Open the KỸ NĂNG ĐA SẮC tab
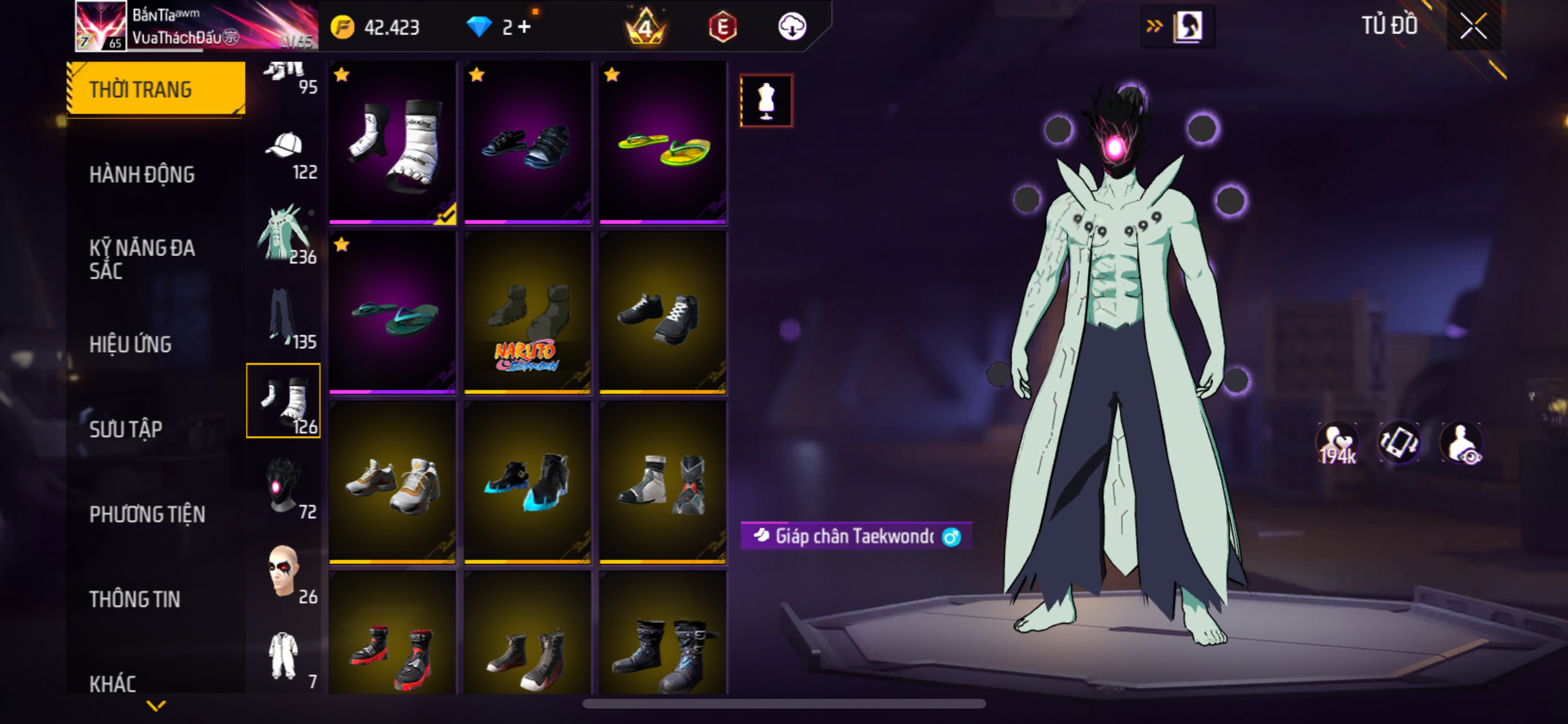 click(x=142, y=259)
